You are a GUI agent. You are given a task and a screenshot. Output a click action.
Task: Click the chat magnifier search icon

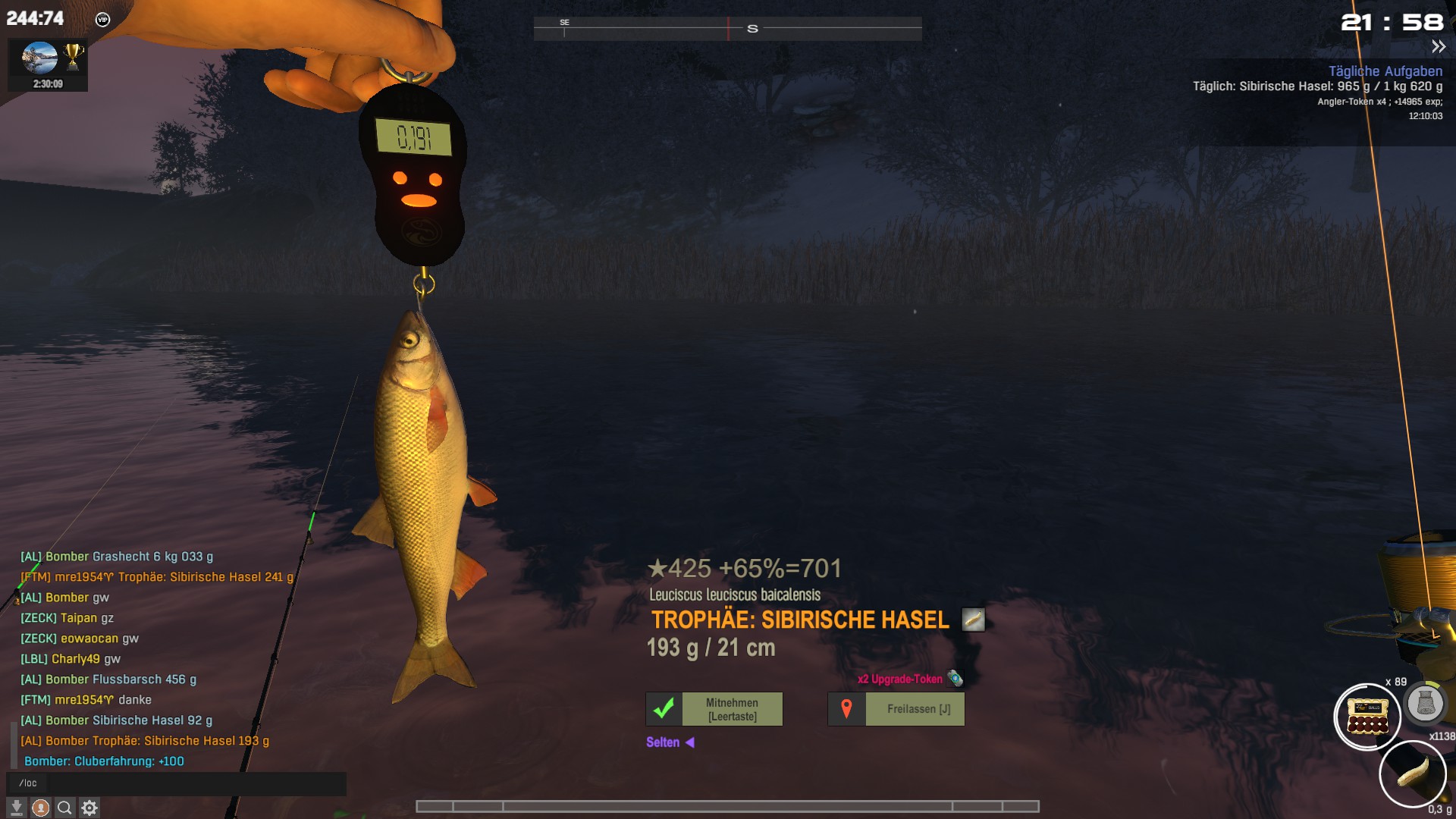point(65,808)
